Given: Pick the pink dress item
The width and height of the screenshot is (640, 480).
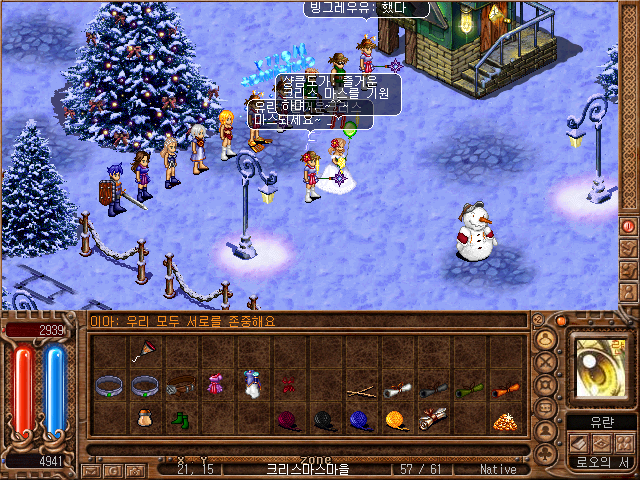Looking at the screenshot, I should 215,385.
